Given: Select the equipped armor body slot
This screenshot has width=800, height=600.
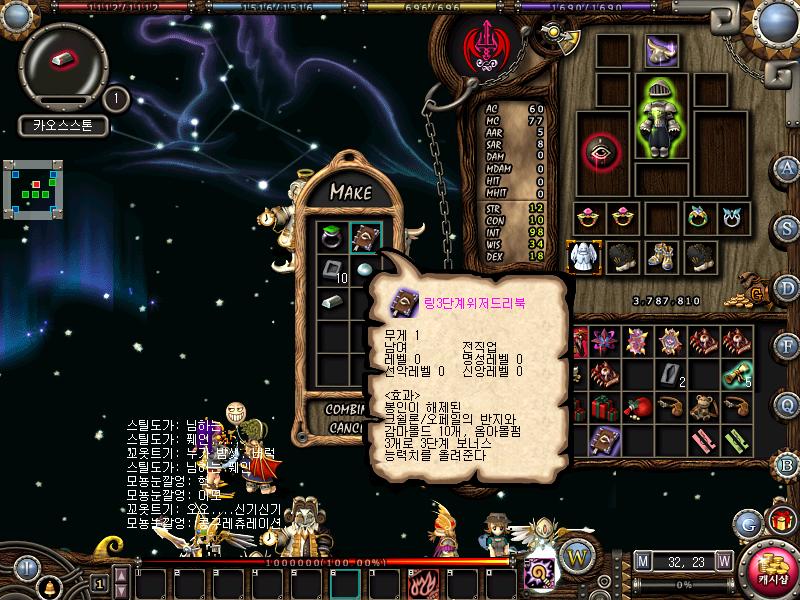Looking at the screenshot, I should (x=660, y=117).
